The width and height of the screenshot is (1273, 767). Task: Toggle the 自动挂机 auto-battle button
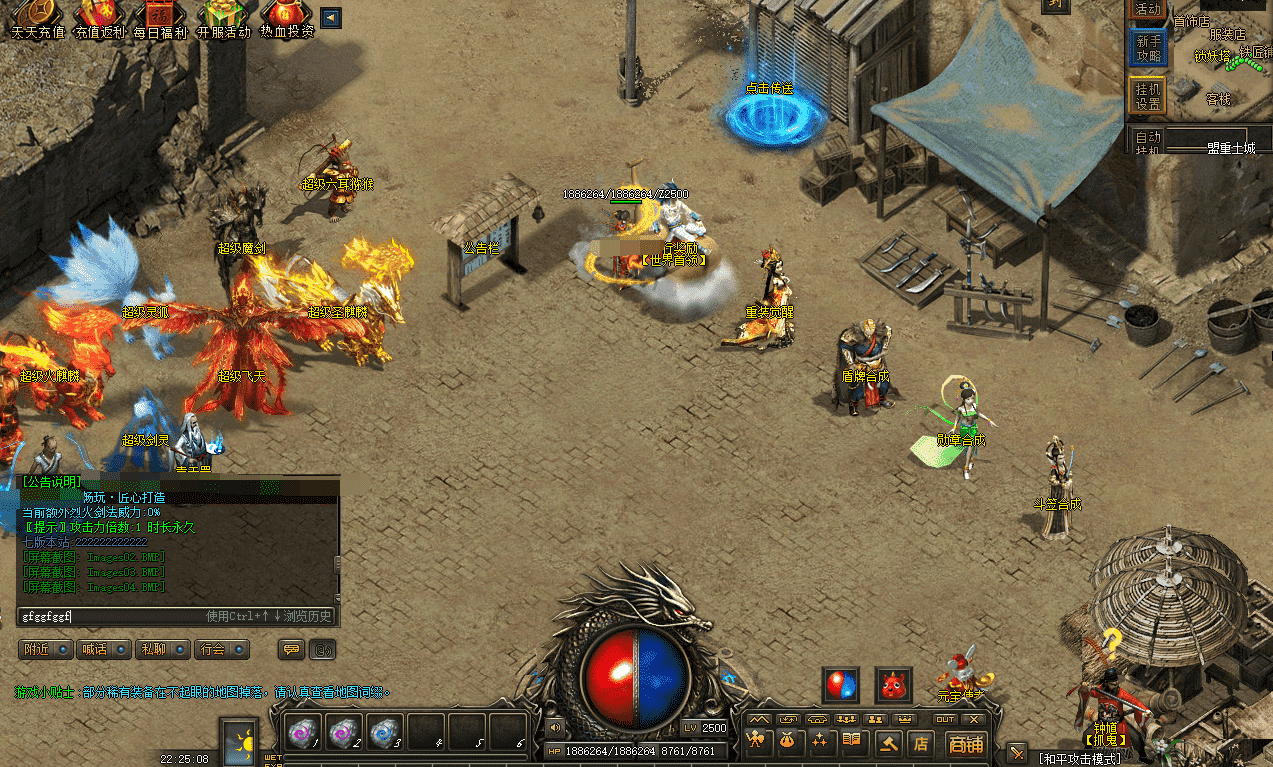point(1148,142)
